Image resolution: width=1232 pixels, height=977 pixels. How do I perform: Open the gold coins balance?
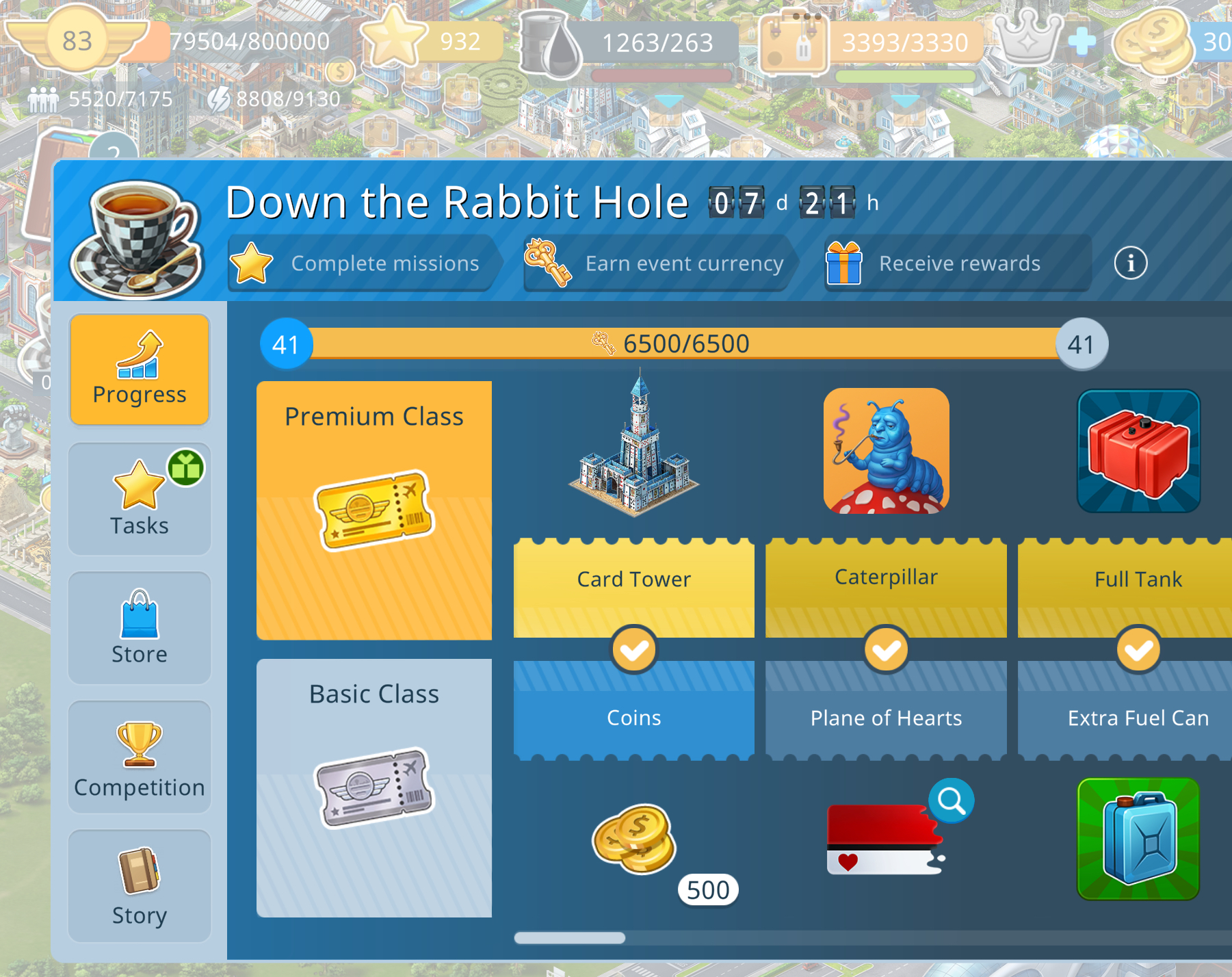pyautogui.click(x=1154, y=42)
